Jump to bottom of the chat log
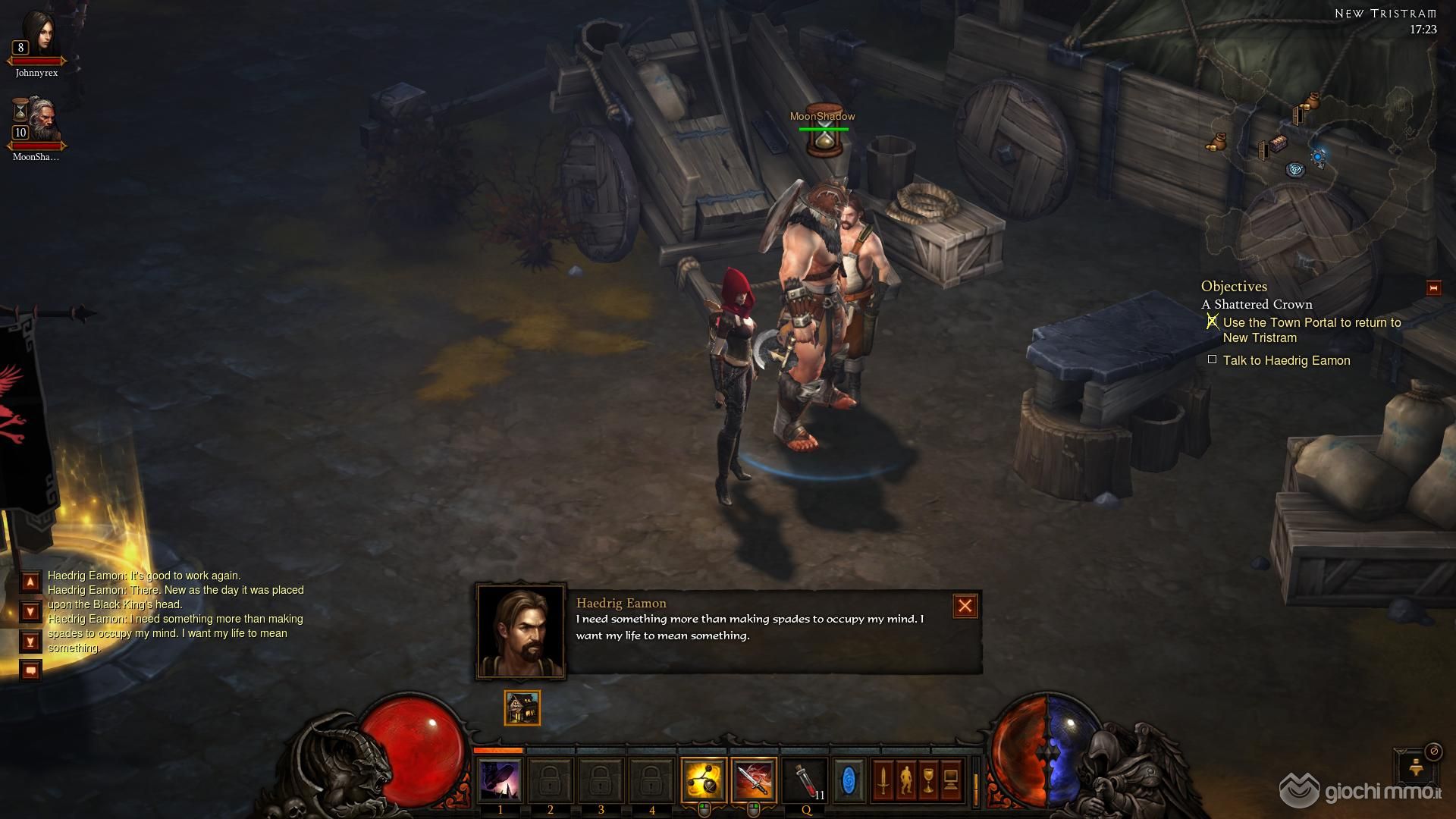Screen dimensions: 1456x819 tap(30, 642)
